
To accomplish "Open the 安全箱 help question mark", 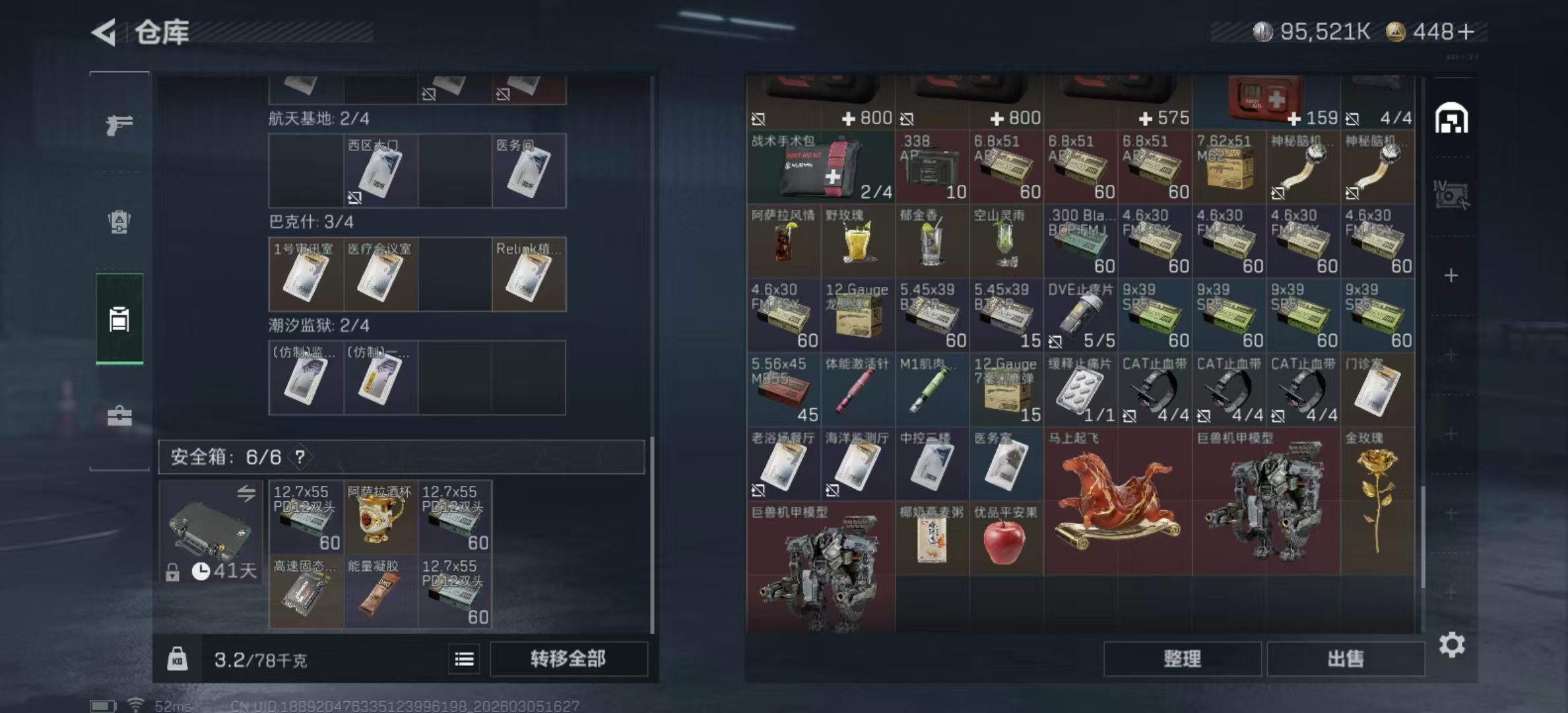I will (300, 457).
